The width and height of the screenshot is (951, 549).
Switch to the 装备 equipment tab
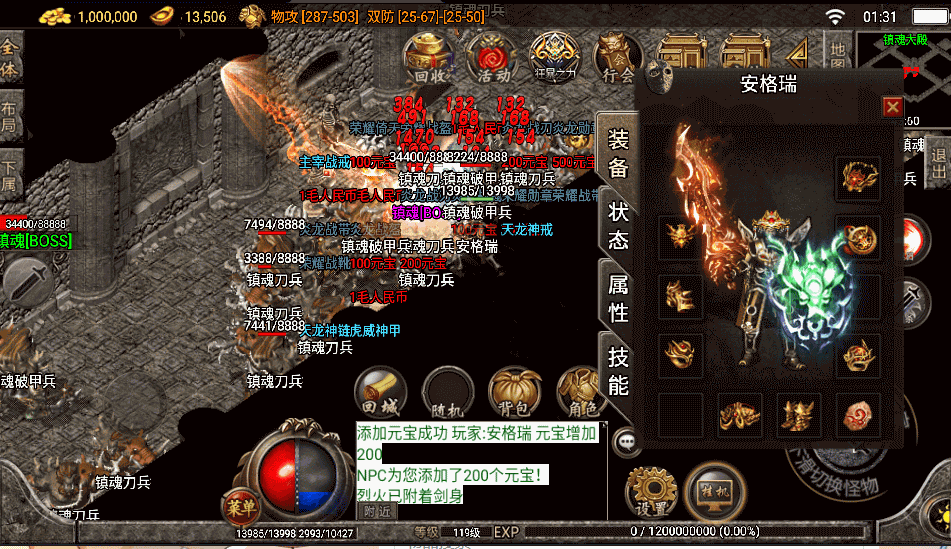(618, 153)
